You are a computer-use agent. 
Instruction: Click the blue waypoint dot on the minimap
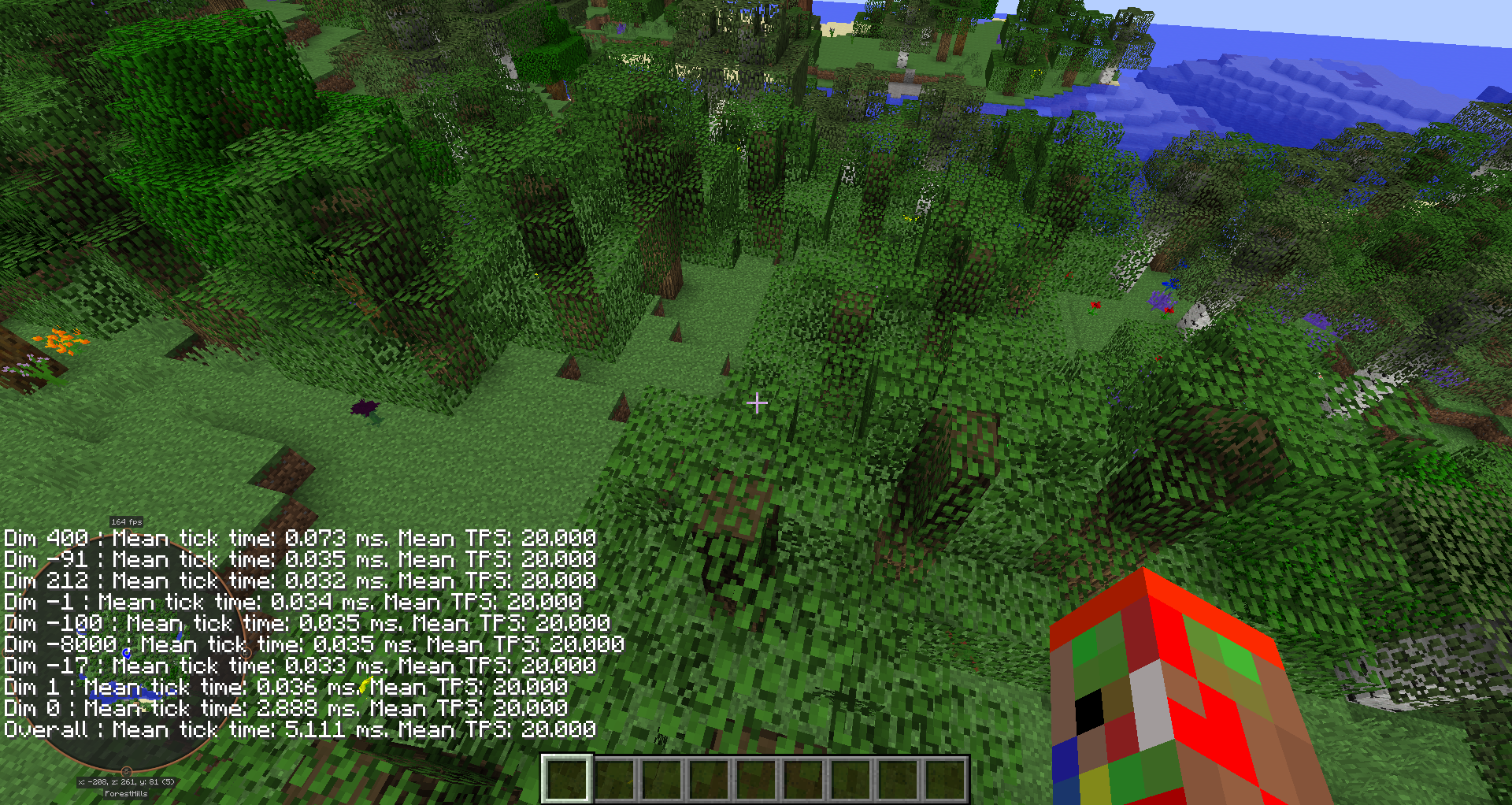[127, 652]
